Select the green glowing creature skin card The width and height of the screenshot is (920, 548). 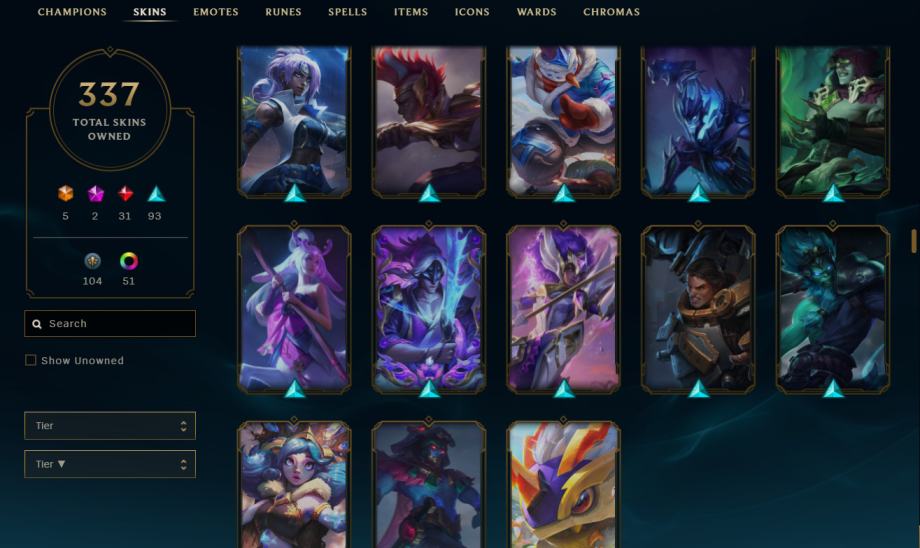[x=833, y=118]
